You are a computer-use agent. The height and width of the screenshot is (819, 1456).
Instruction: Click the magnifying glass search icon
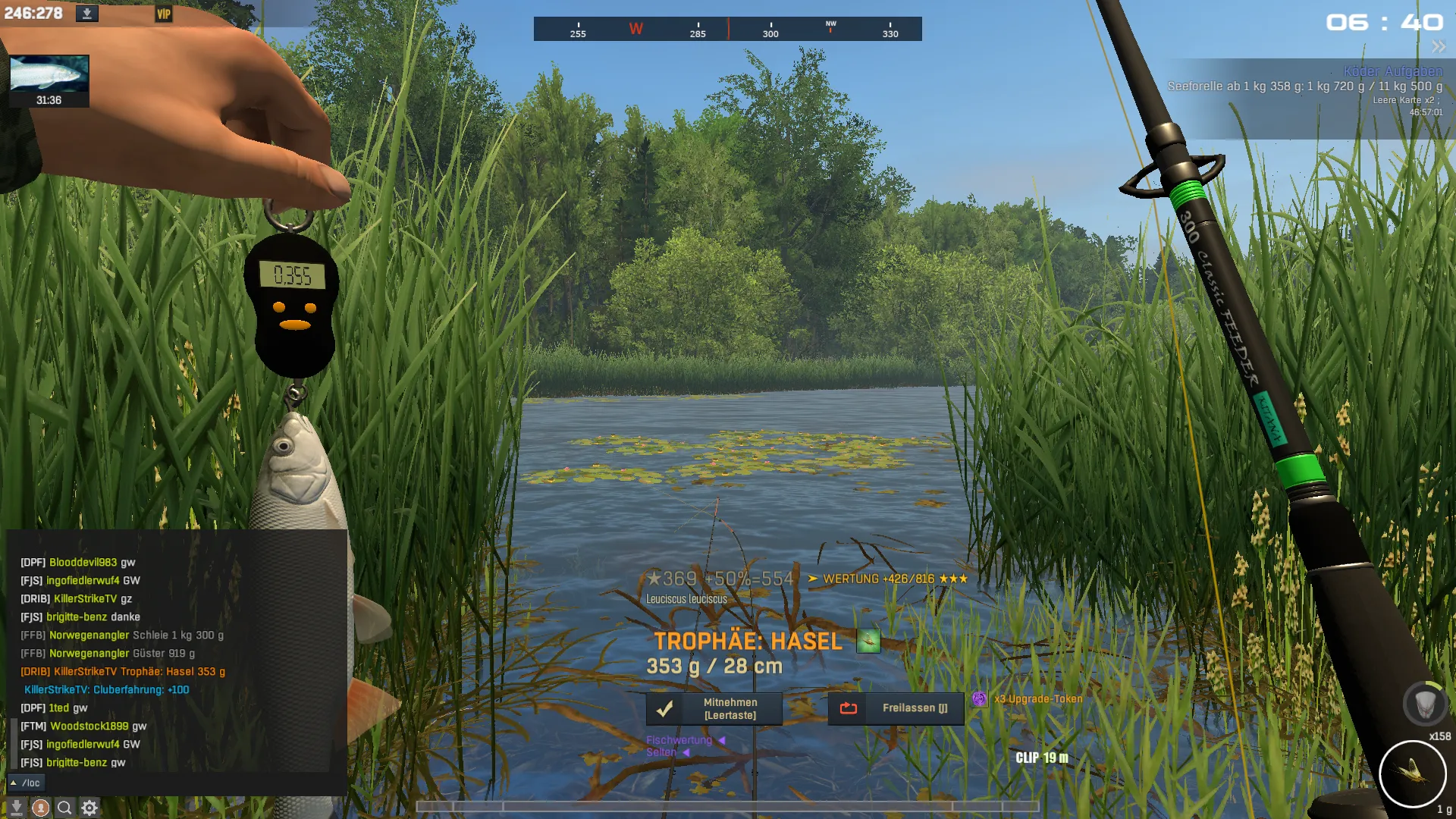(x=65, y=808)
